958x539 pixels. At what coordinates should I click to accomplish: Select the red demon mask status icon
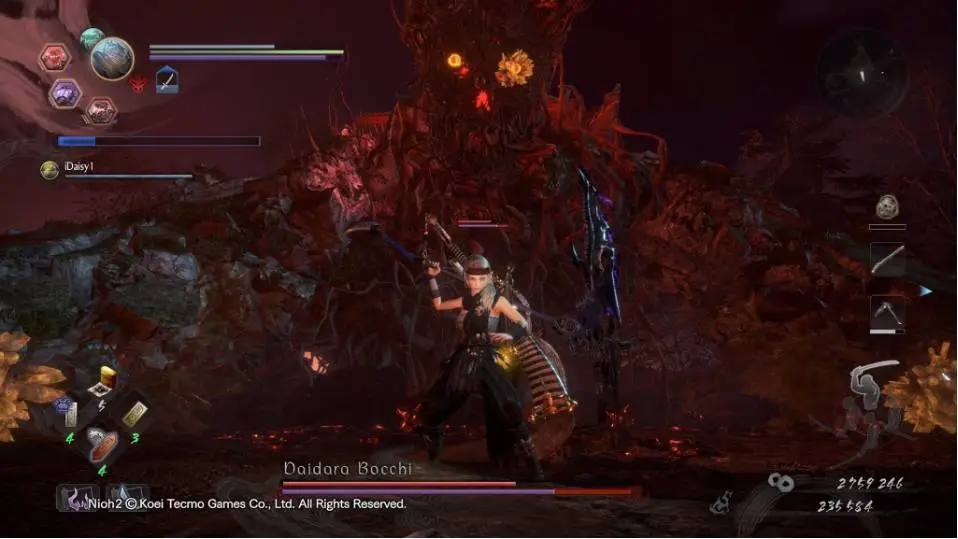[138, 83]
